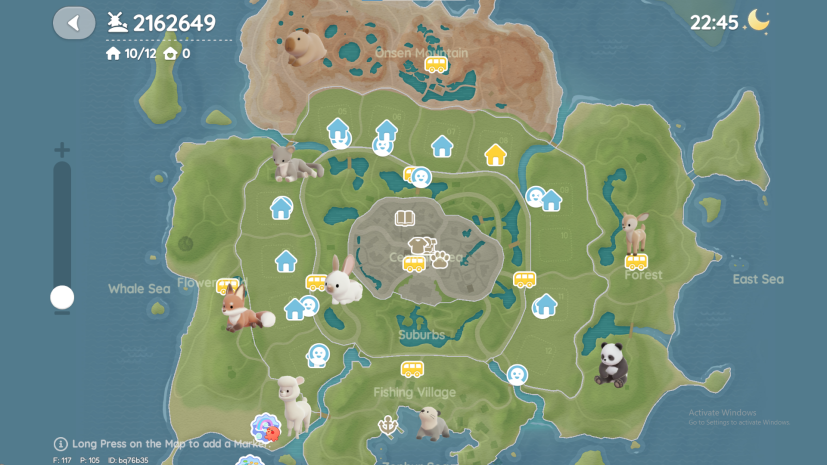Image resolution: width=827 pixels, height=465 pixels.
Task: Click the white rabbit map marker
Action: (x=343, y=280)
